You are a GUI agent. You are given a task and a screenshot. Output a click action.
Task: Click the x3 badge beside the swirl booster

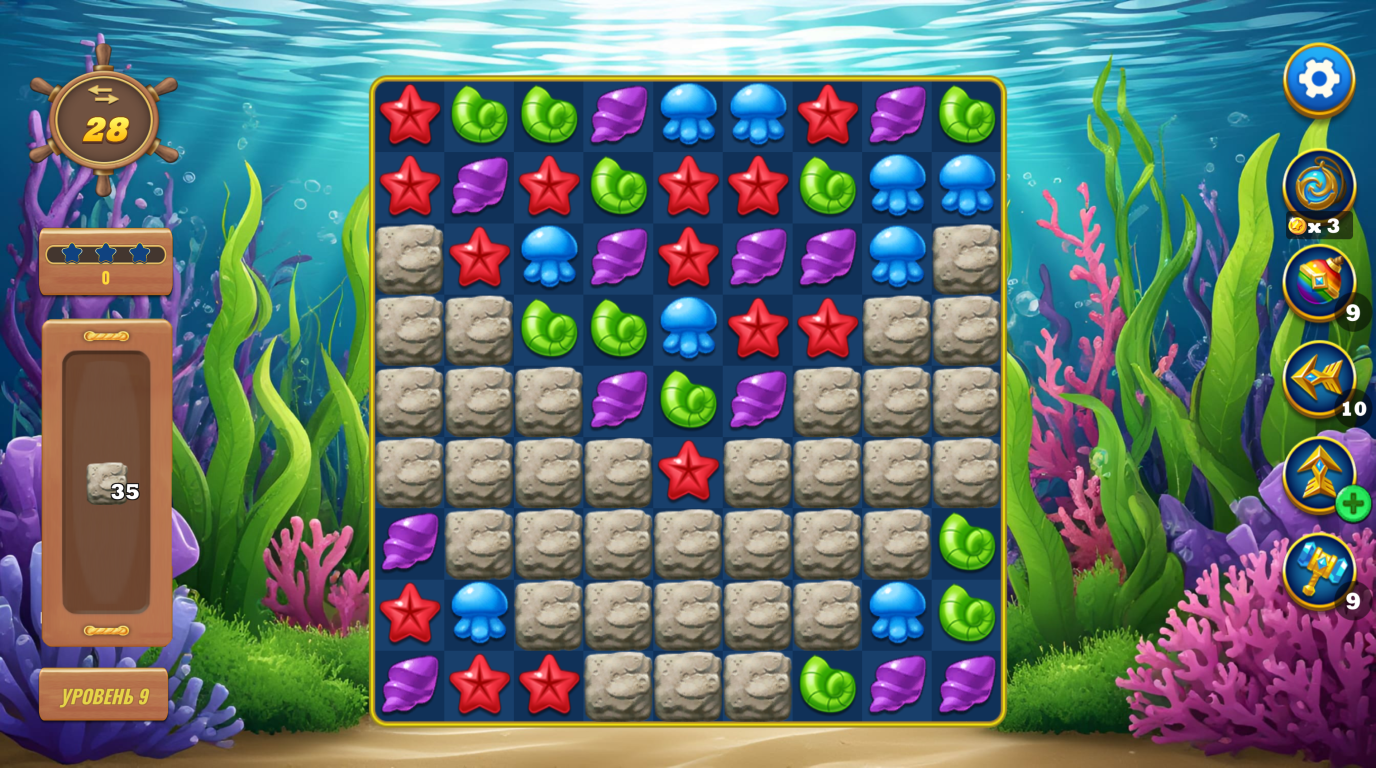pos(1322,227)
